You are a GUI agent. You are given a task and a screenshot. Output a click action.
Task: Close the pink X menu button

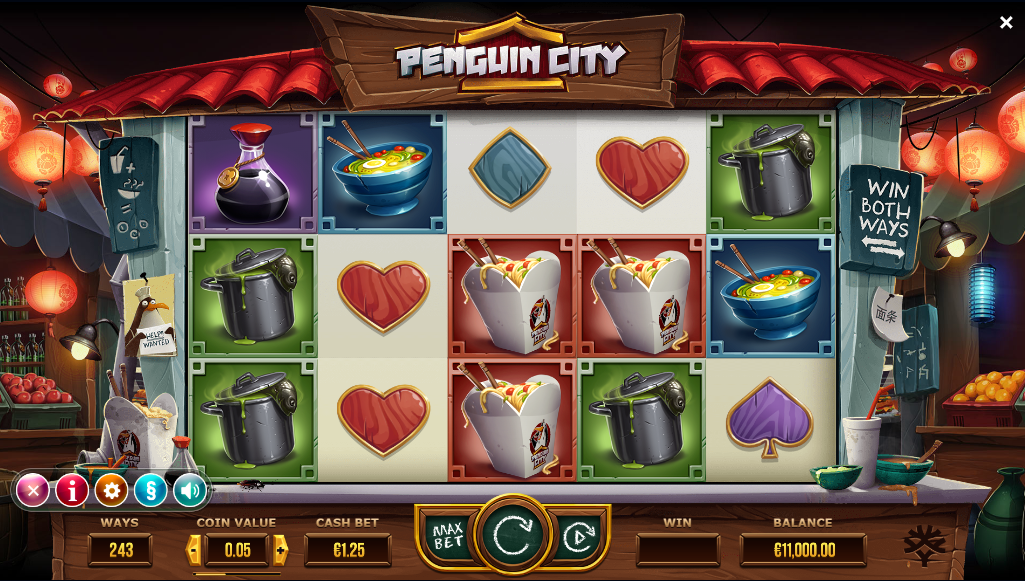click(x=33, y=490)
